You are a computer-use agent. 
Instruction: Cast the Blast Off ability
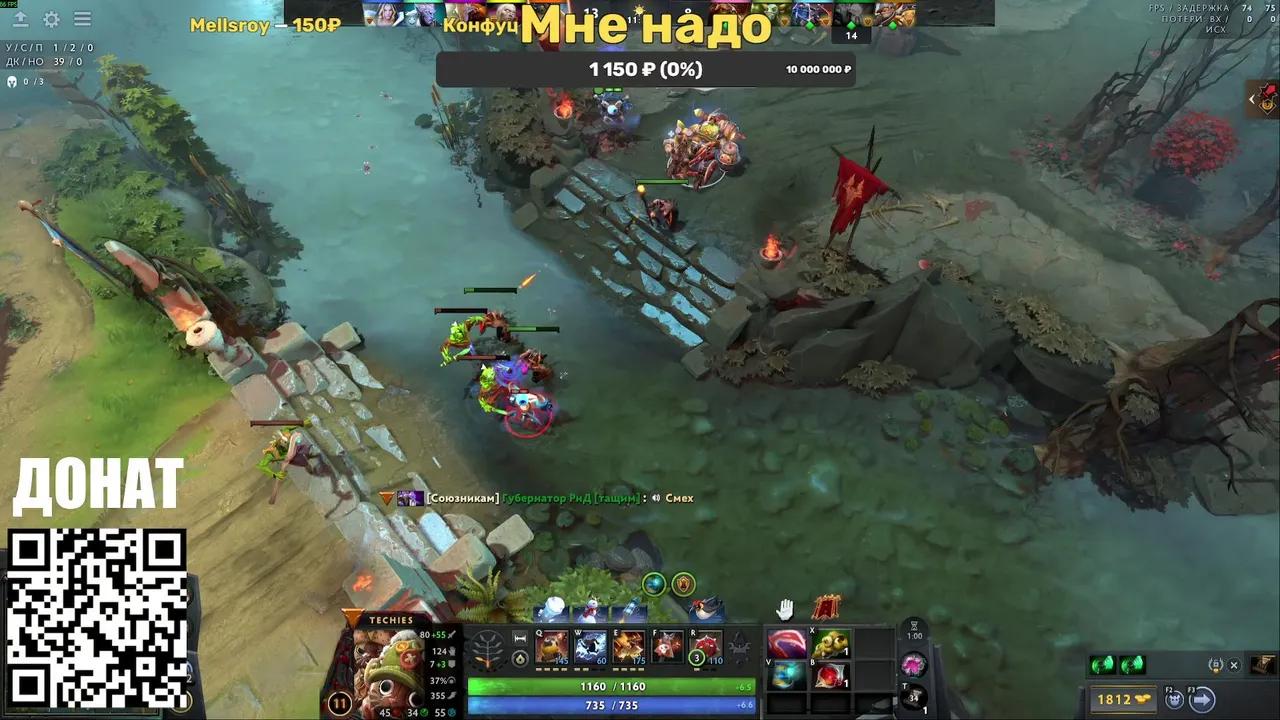[x=628, y=647]
